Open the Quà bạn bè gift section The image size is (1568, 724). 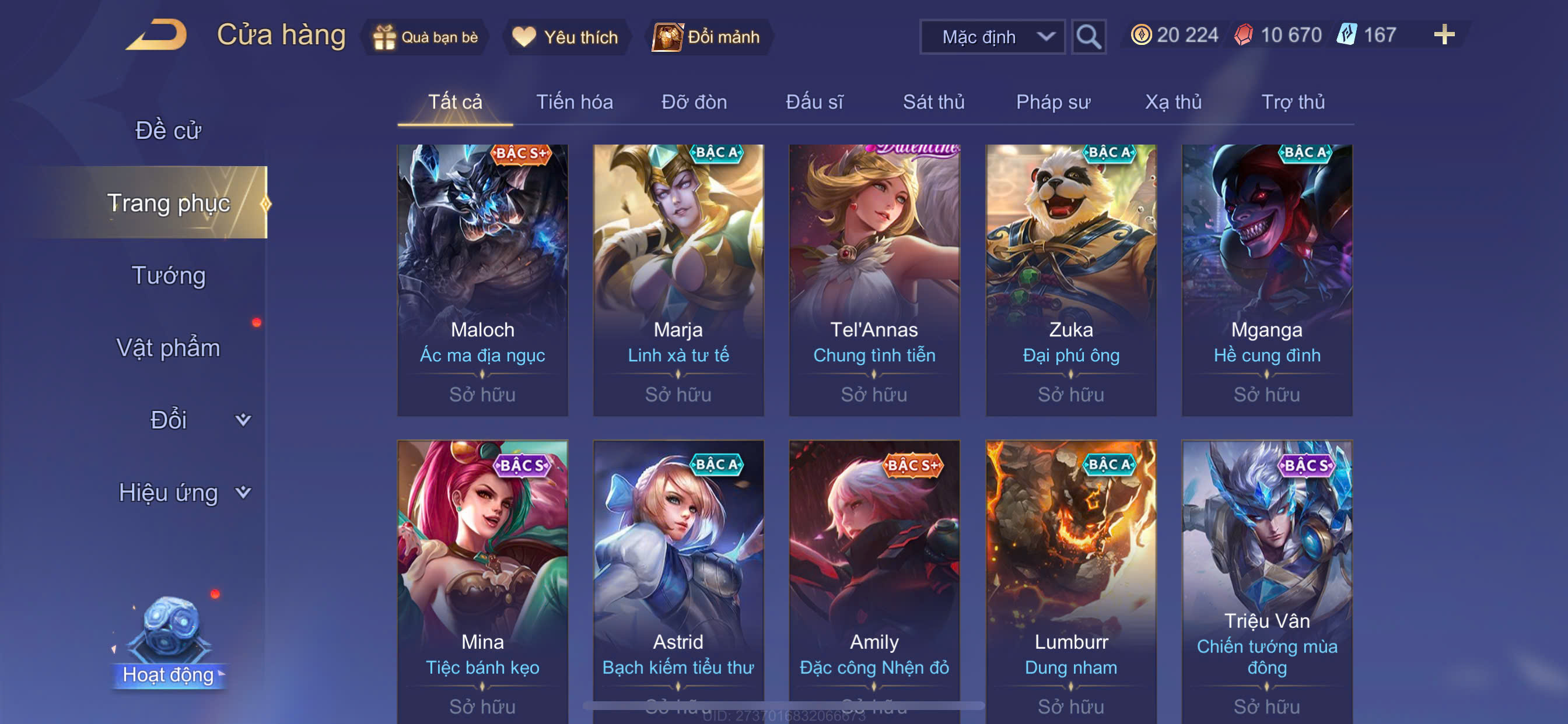tap(426, 37)
